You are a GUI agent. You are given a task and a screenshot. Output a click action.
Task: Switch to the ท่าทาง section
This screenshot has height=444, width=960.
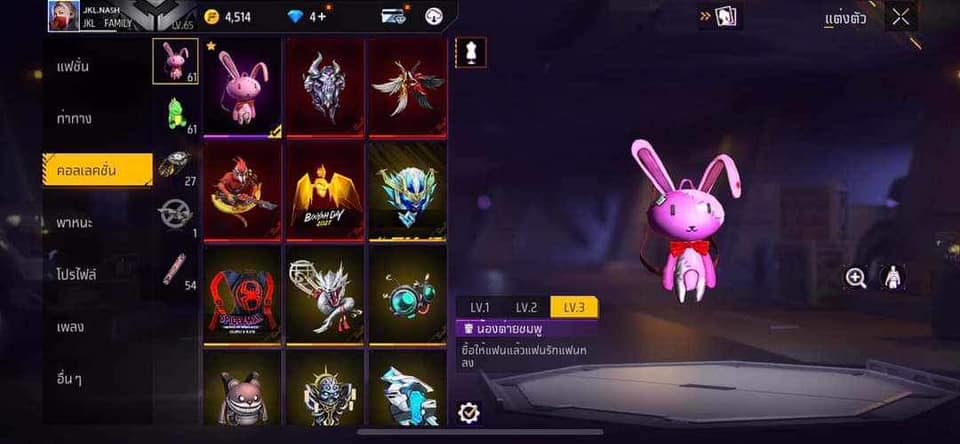(76, 118)
